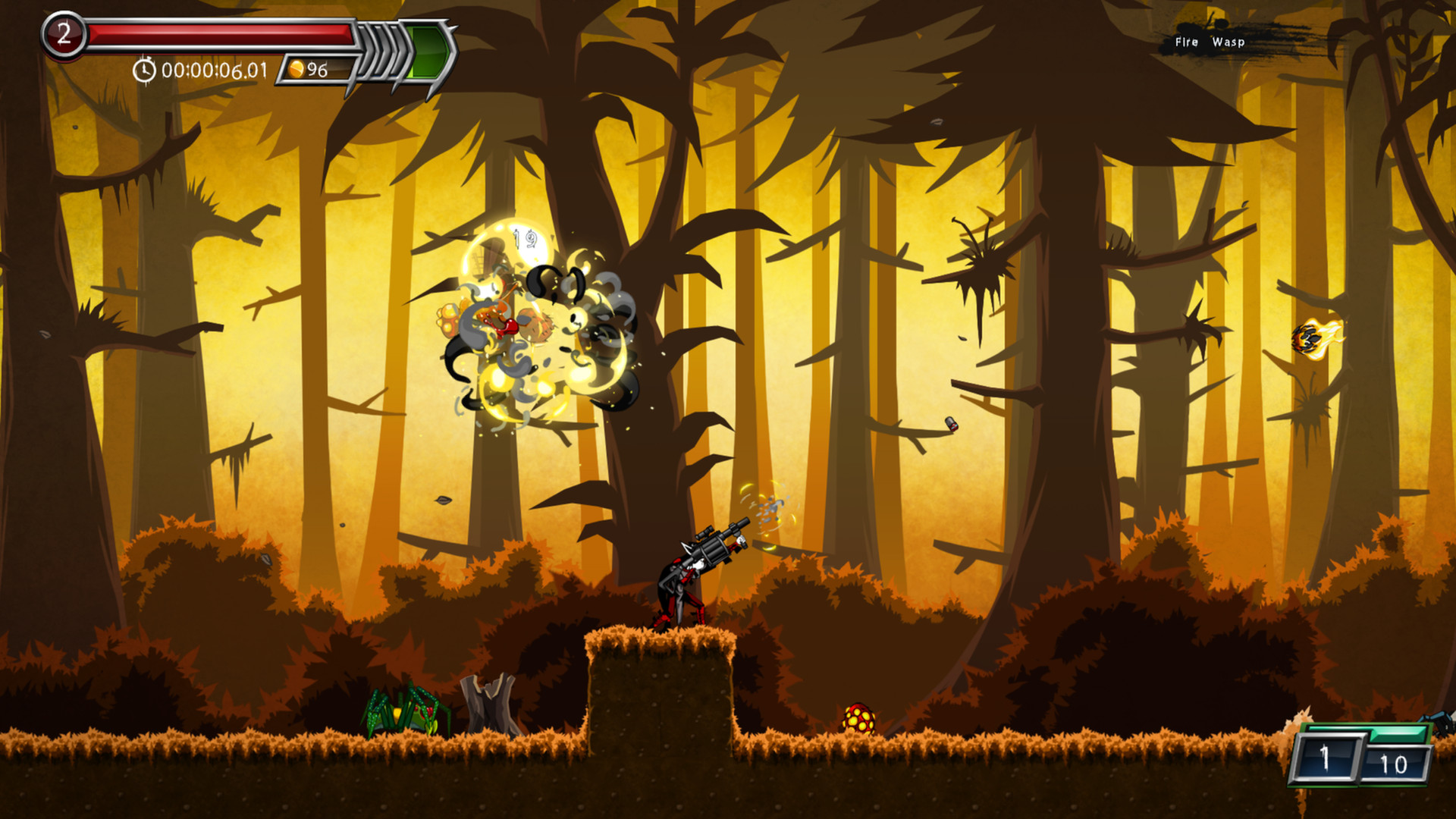This screenshot has width=1456, height=819.
Task: Click the red health bar
Action: (220, 34)
